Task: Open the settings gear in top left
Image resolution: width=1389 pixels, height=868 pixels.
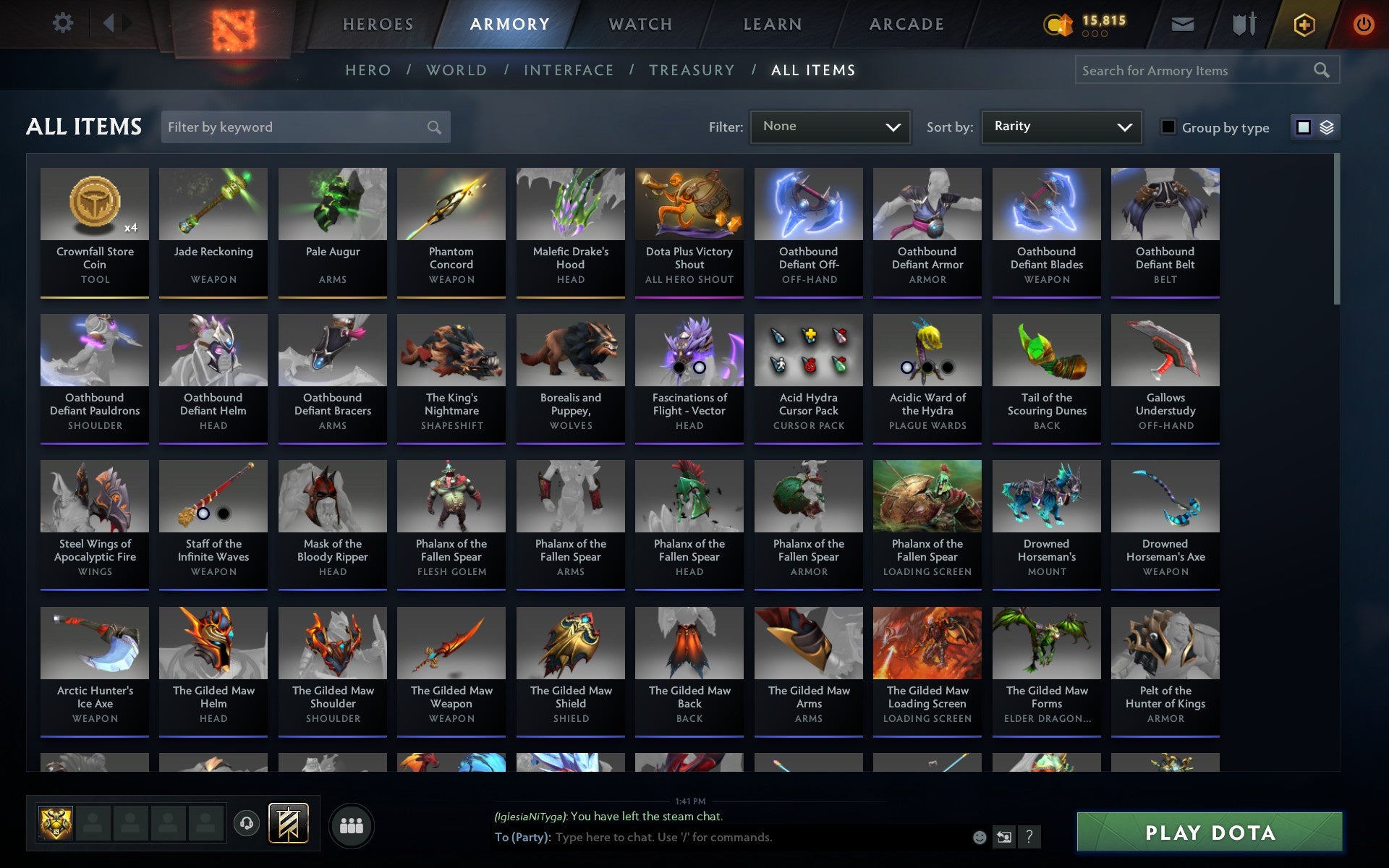Action: tap(64, 22)
